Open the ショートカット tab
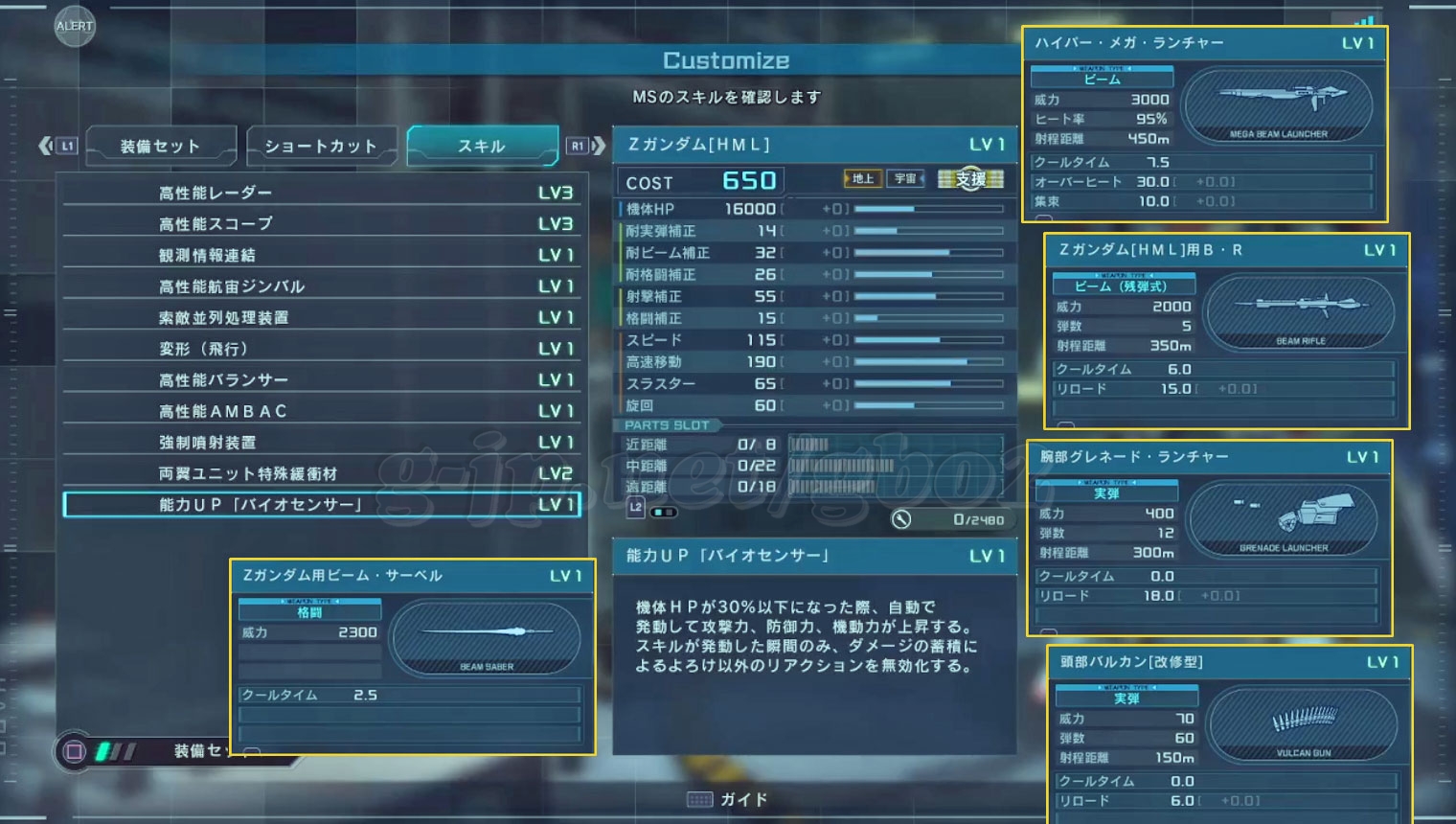Screen dimensions: 1456x824 [x=321, y=147]
